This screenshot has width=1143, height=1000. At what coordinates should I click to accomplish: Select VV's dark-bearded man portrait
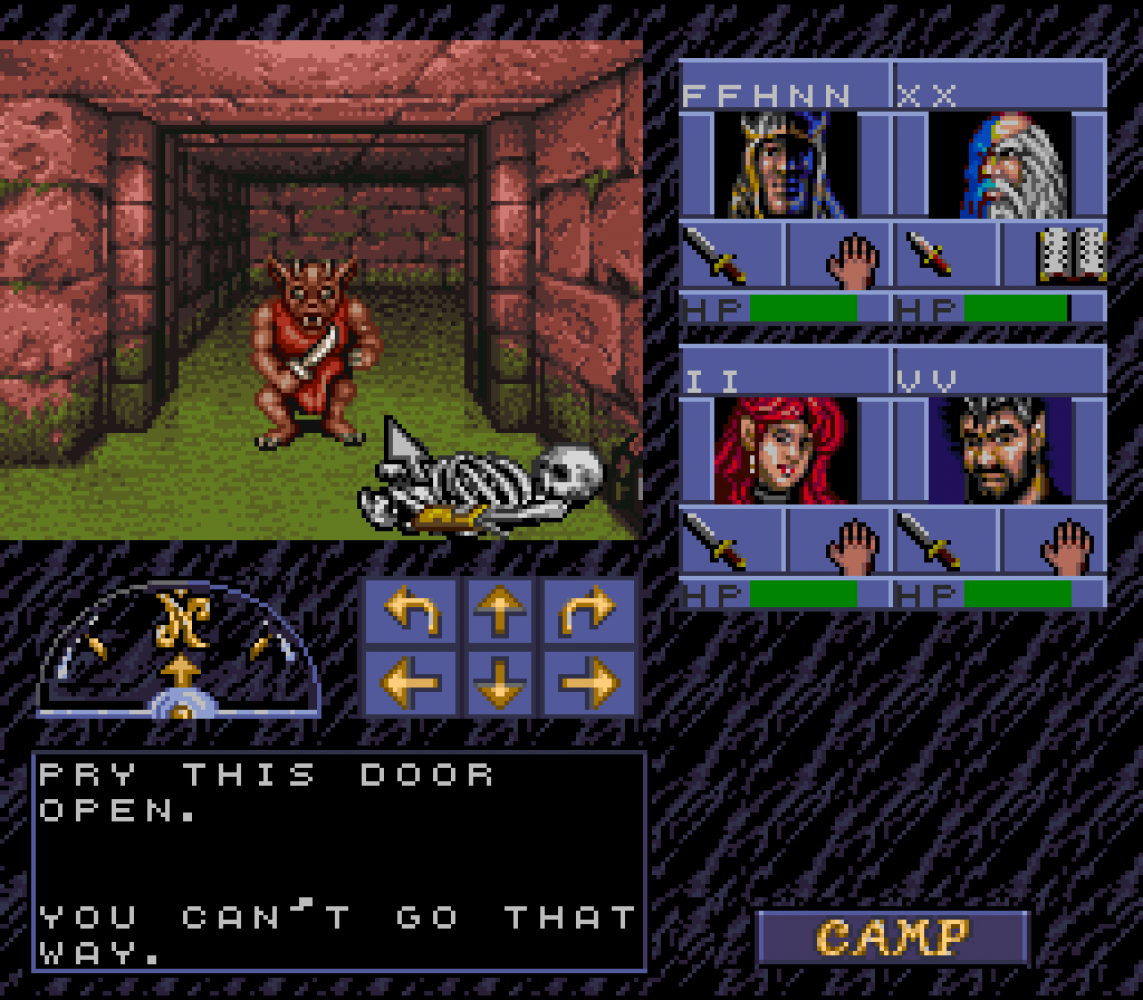1001,450
